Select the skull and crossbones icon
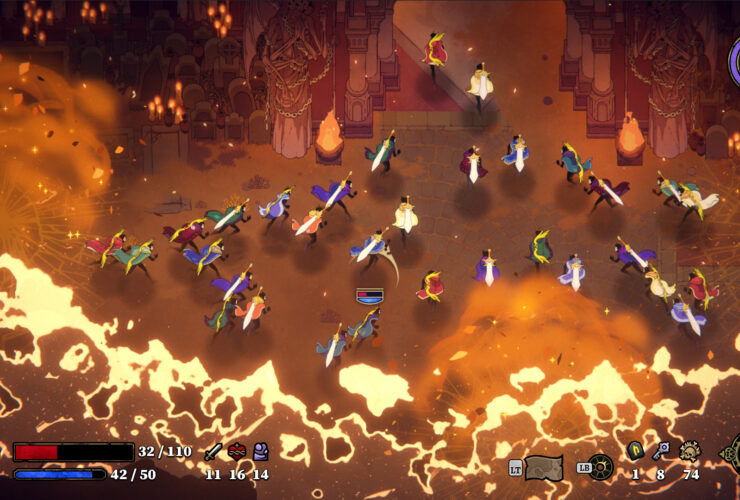 pyautogui.click(x=690, y=451)
